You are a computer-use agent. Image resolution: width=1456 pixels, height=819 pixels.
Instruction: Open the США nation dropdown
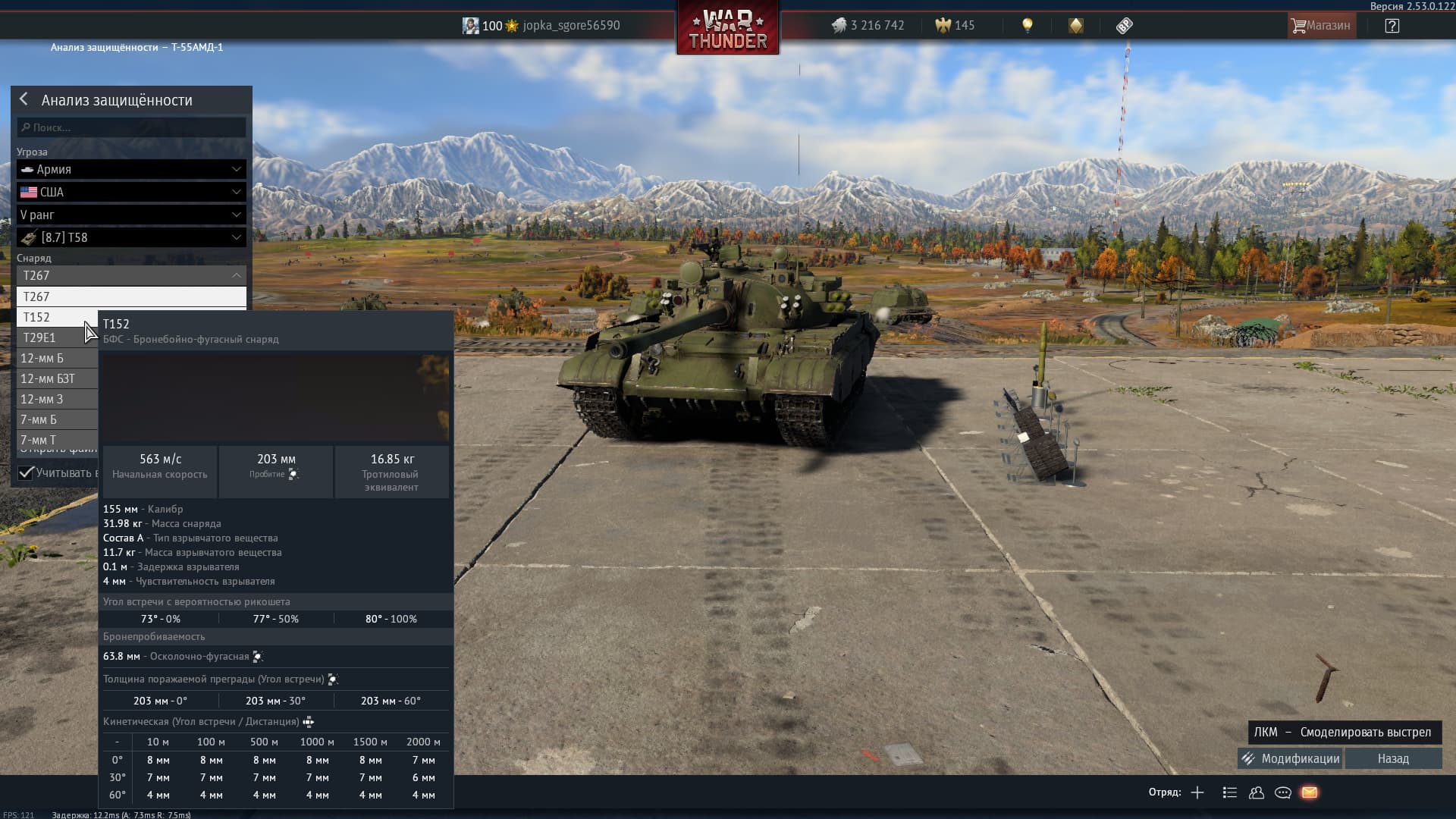click(x=131, y=192)
